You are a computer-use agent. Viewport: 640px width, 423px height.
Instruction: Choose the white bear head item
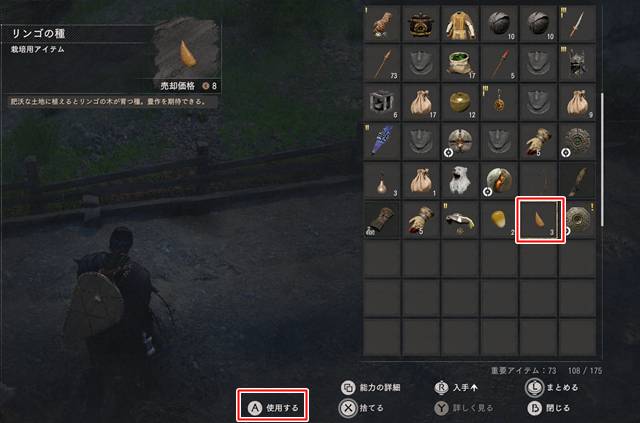[460, 179]
